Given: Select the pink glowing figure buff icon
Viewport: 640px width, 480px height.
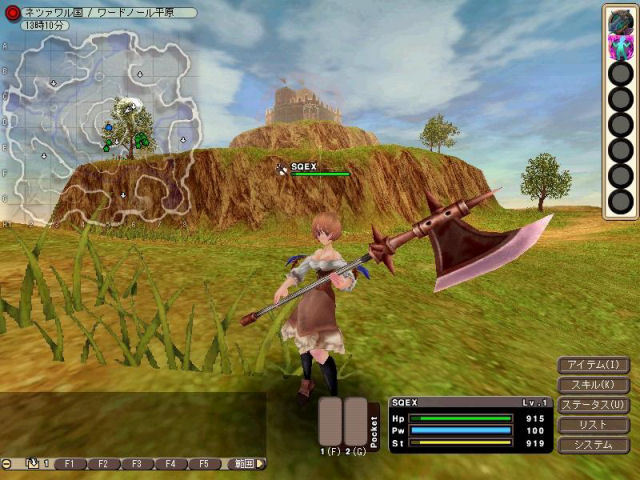Looking at the screenshot, I should (620, 46).
